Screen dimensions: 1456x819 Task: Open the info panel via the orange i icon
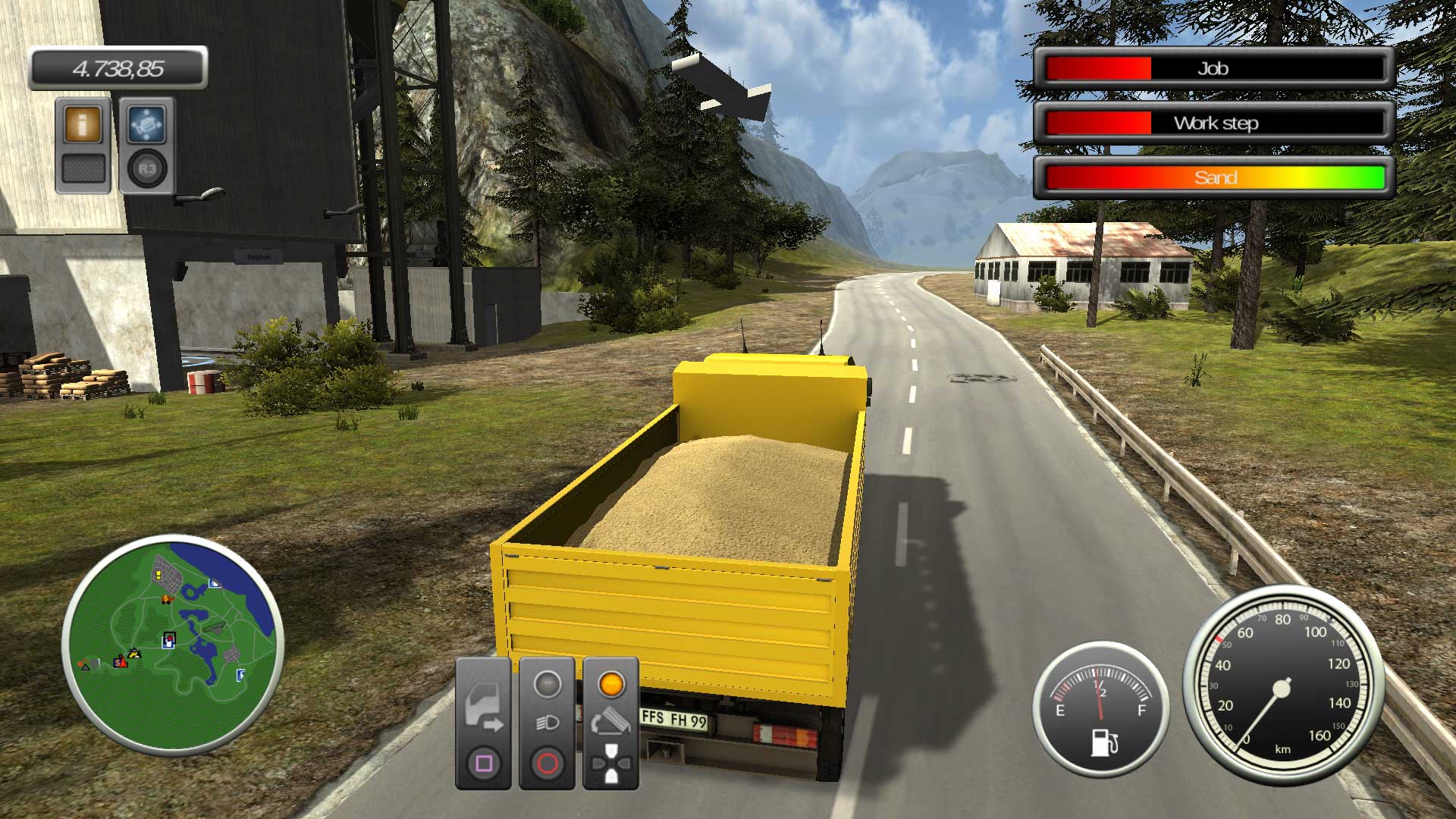(x=81, y=124)
